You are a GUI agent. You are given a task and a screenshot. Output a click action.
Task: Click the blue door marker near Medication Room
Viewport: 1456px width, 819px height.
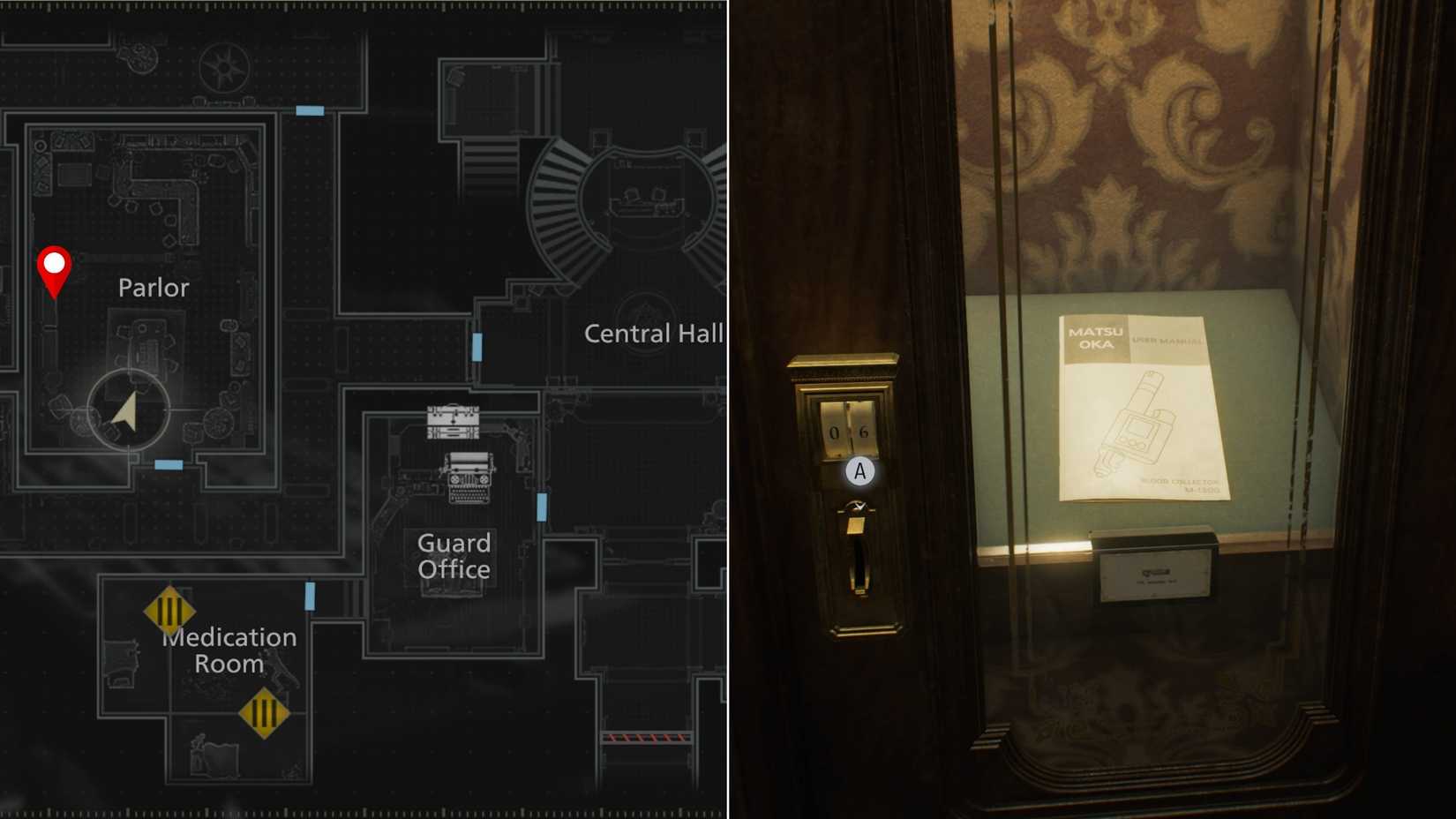coord(310,597)
